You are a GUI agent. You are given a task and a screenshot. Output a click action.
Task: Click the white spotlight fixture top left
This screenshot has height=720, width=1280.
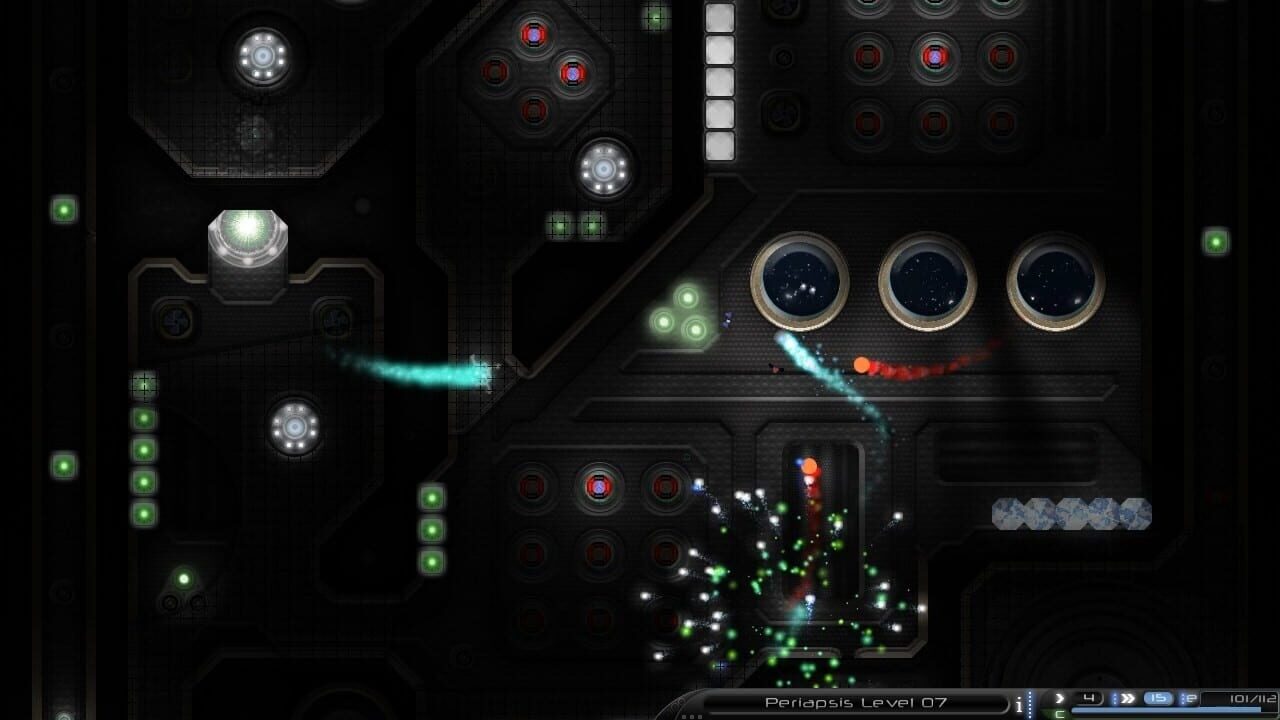pyautogui.click(x=262, y=57)
